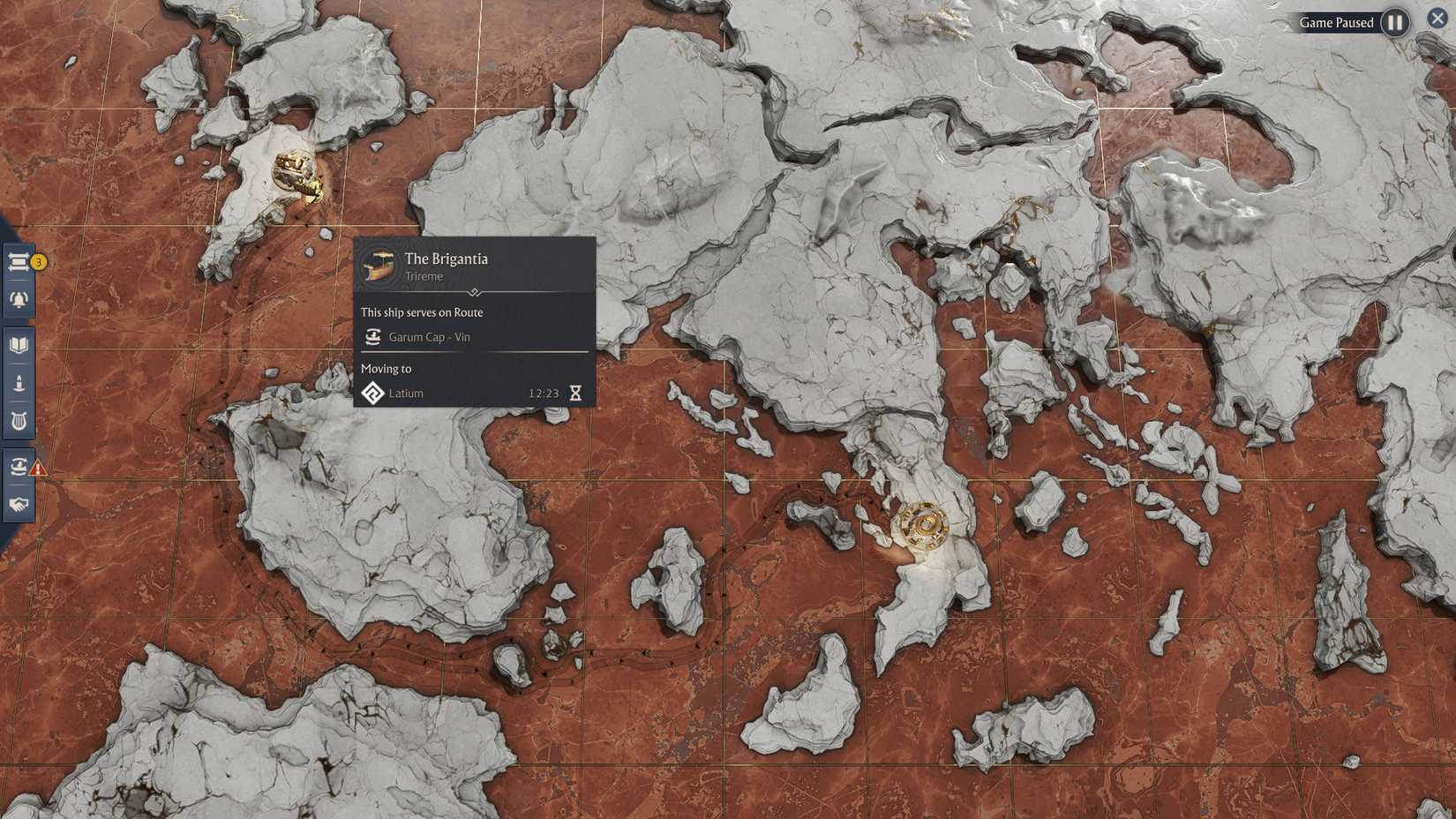Click the Game Paused label
The width and height of the screenshot is (1456, 819).
click(1338, 21)
